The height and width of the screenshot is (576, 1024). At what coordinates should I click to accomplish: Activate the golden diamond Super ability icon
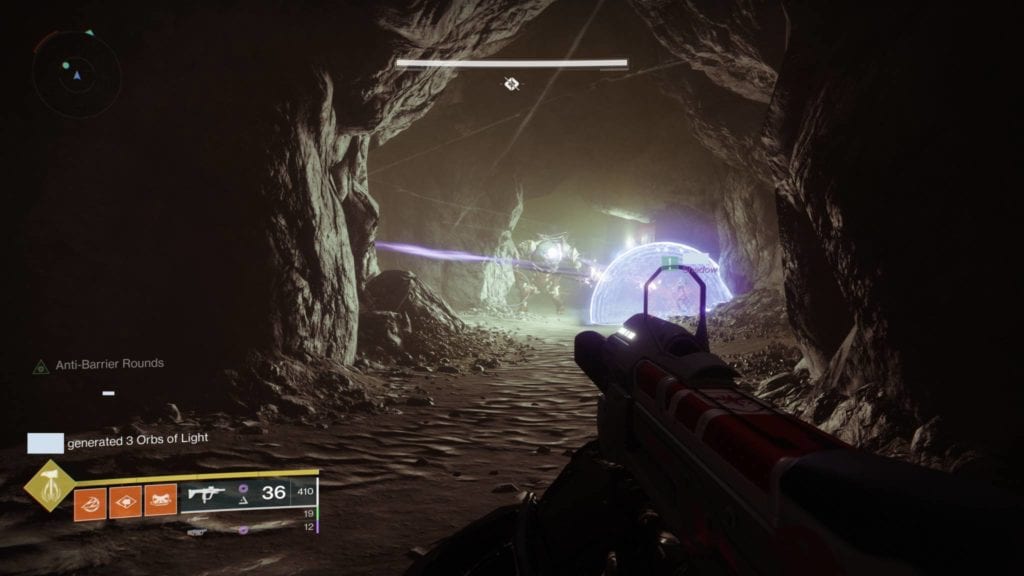[47, 485]
